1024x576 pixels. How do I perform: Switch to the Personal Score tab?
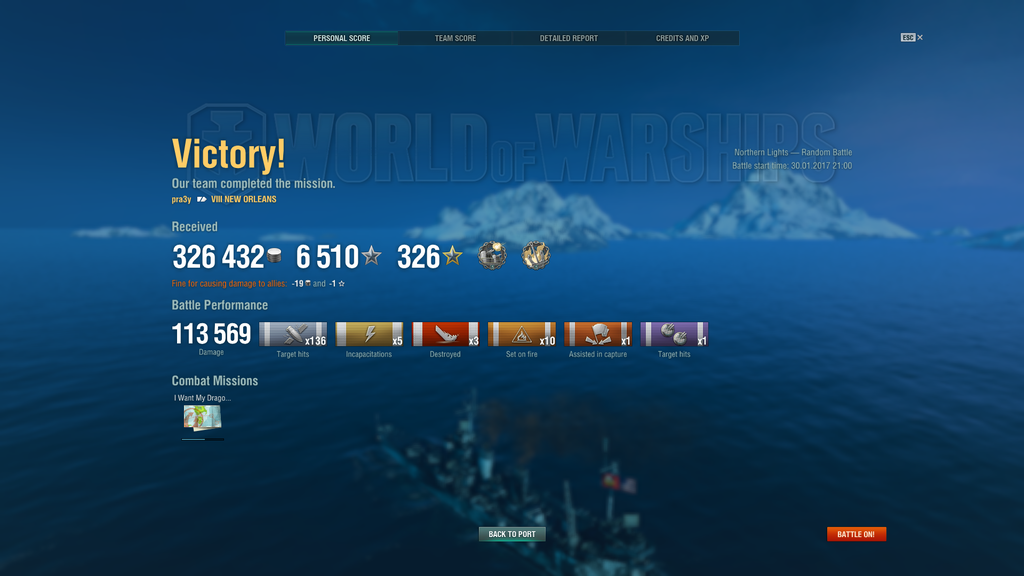point(341,38)
